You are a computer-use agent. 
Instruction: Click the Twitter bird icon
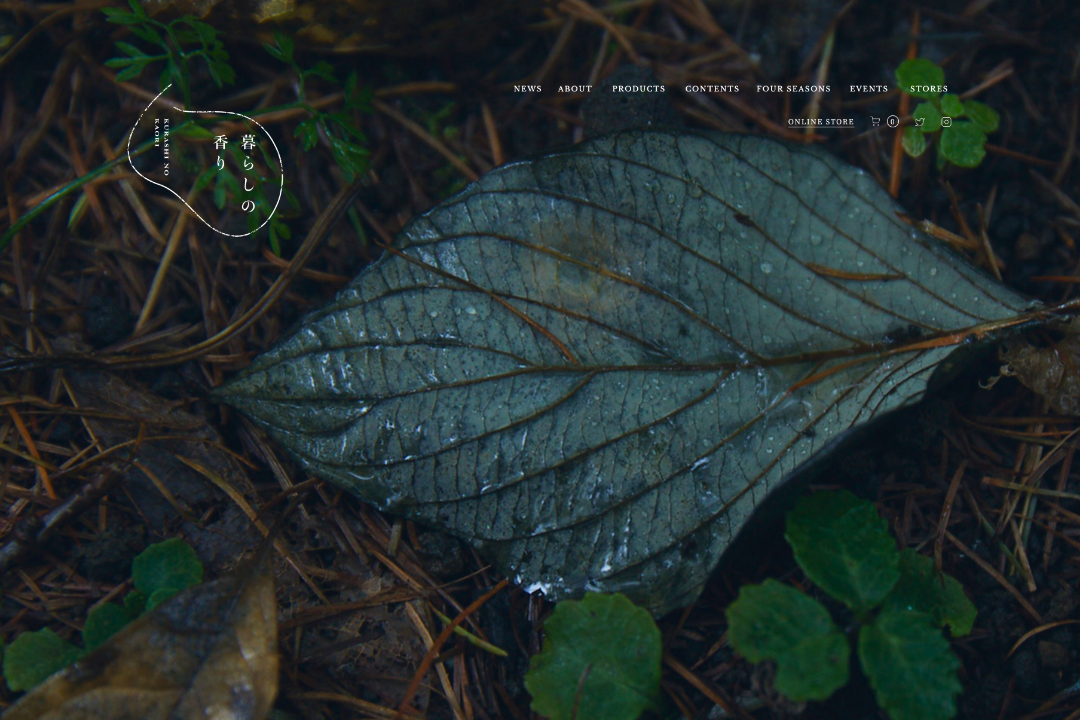(920, 122)
